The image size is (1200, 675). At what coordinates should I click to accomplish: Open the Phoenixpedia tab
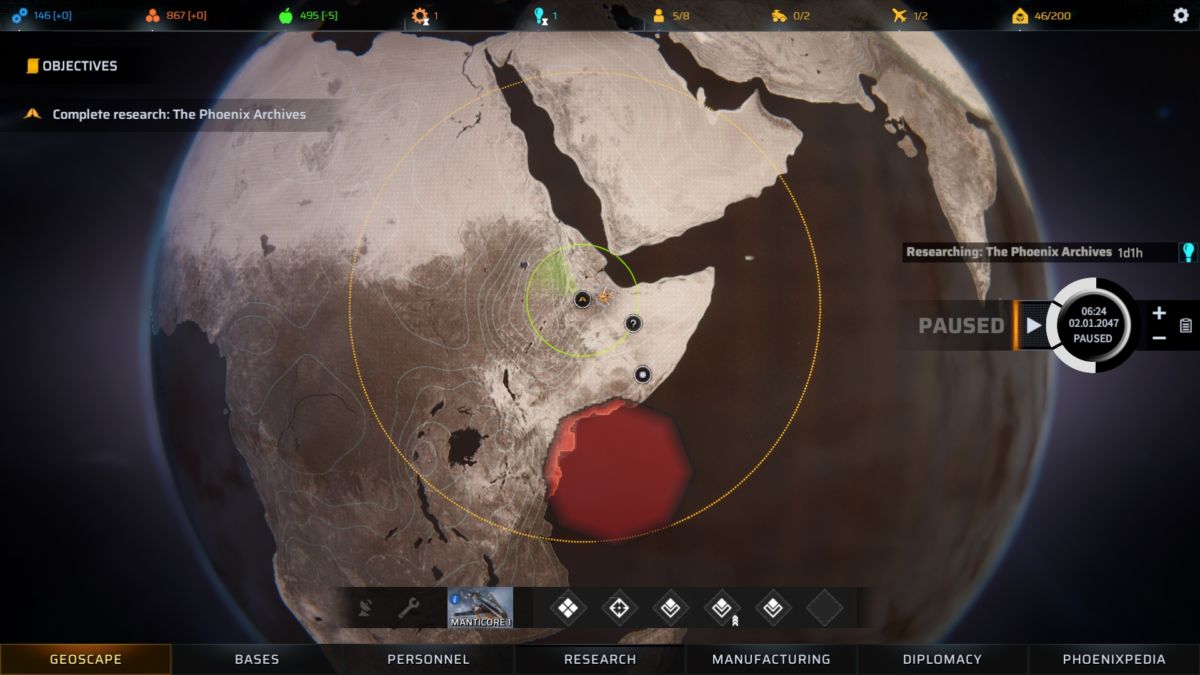pyautogui.click(x=1114, y=659)
